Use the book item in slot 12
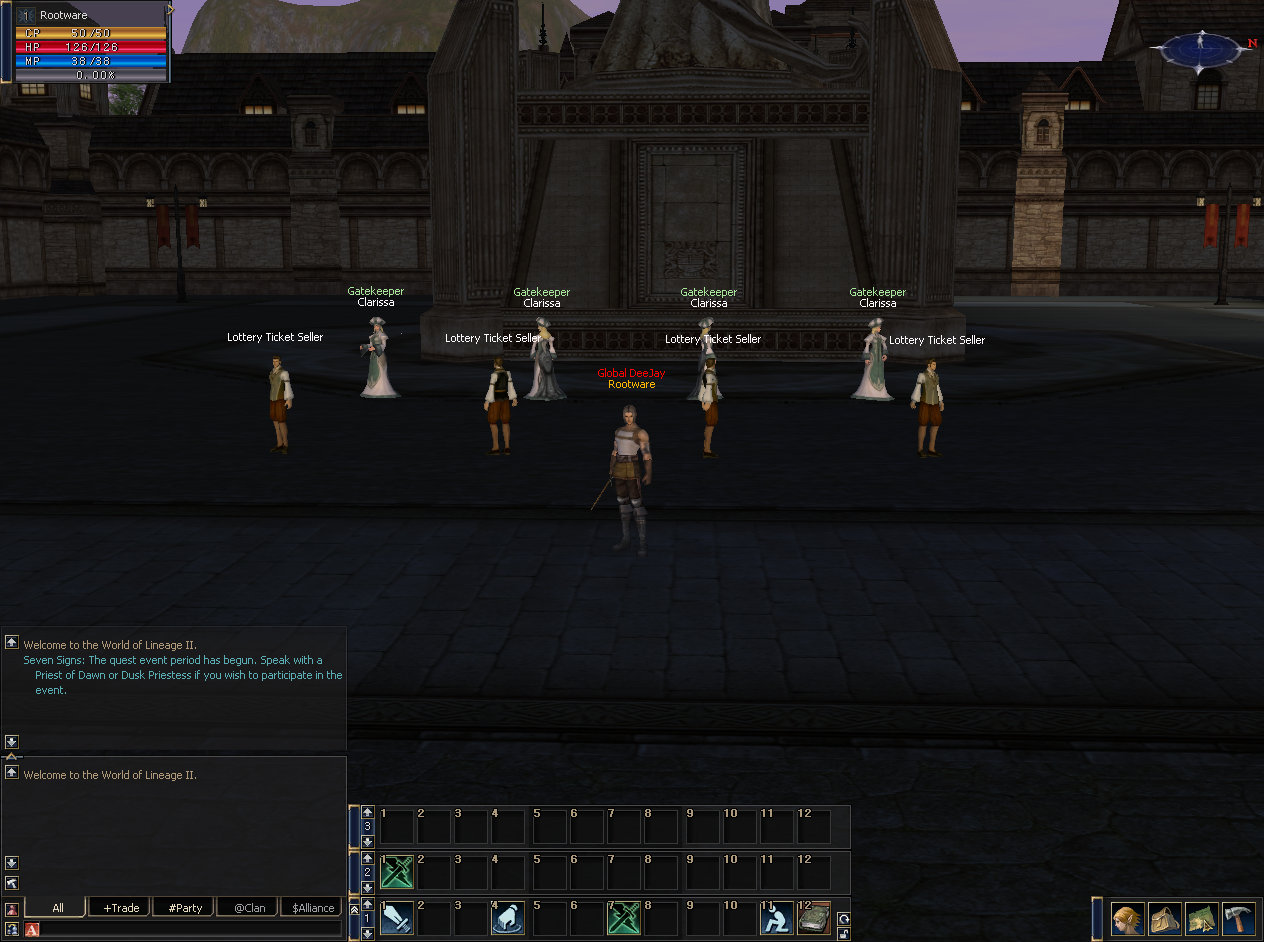 point(814,918)
